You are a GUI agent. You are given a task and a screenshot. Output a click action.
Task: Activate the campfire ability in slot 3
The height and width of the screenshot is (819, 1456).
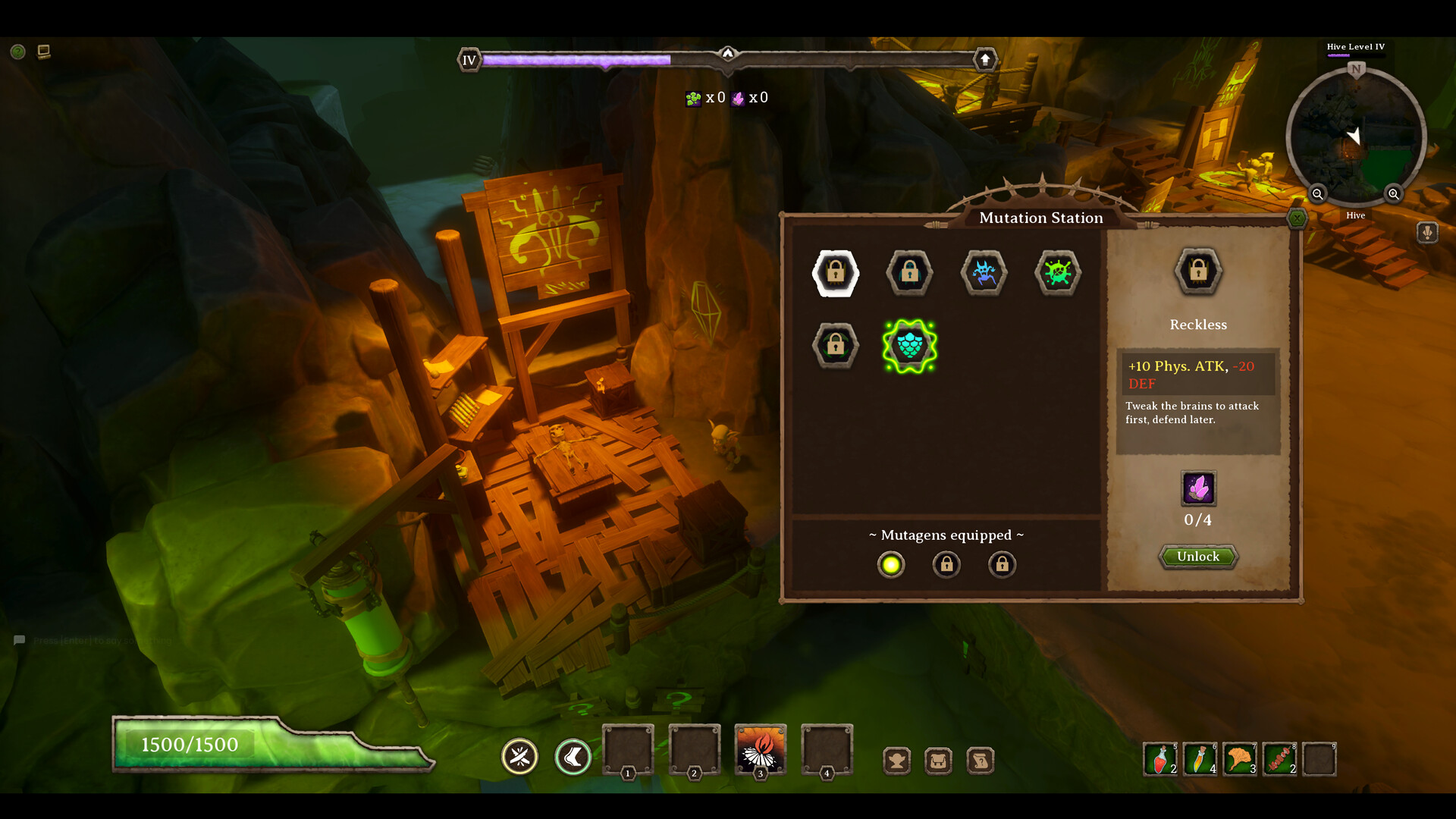(760, 749)
